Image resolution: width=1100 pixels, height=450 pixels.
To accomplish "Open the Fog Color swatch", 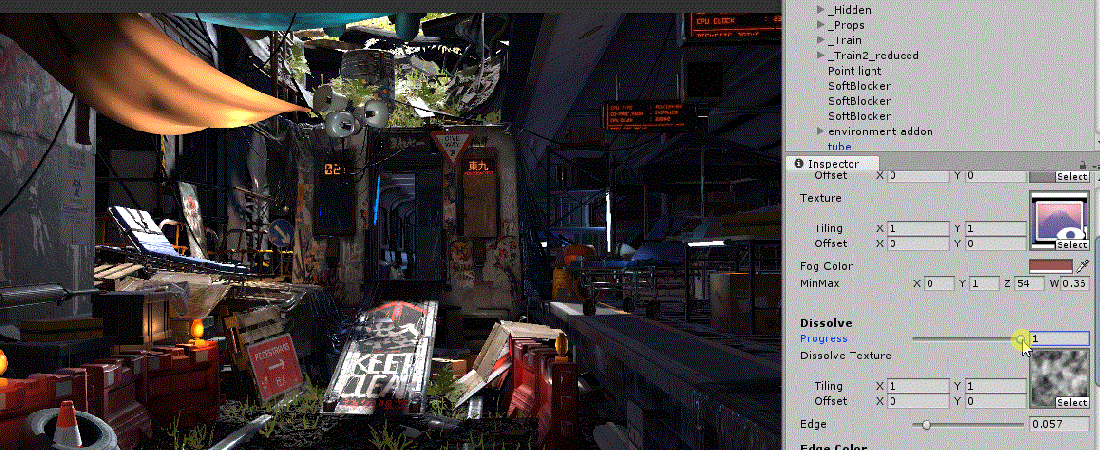I will click(1050, 266).
